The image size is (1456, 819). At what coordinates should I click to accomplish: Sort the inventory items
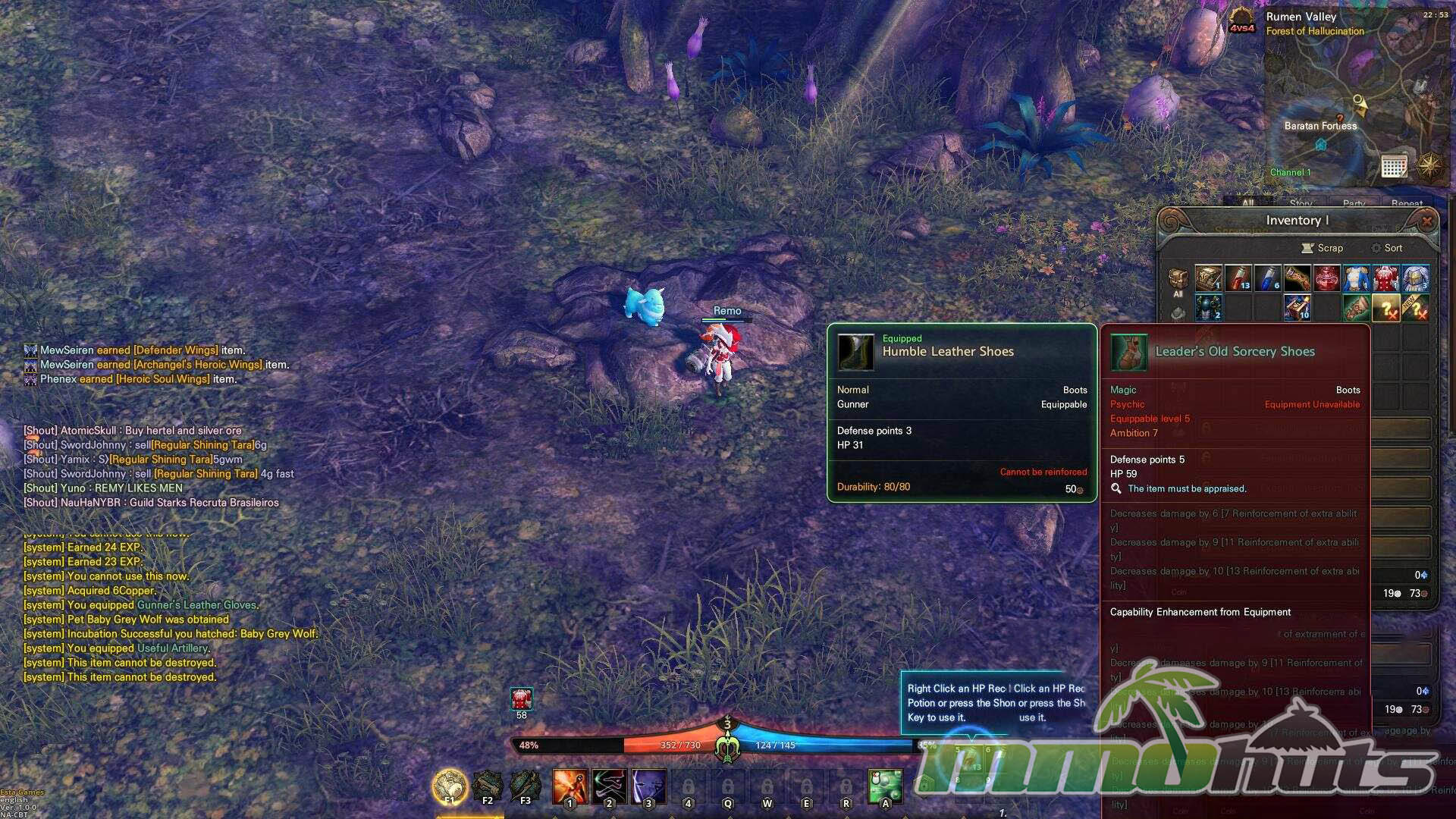pyautogui.click(x=1386, y=248)
